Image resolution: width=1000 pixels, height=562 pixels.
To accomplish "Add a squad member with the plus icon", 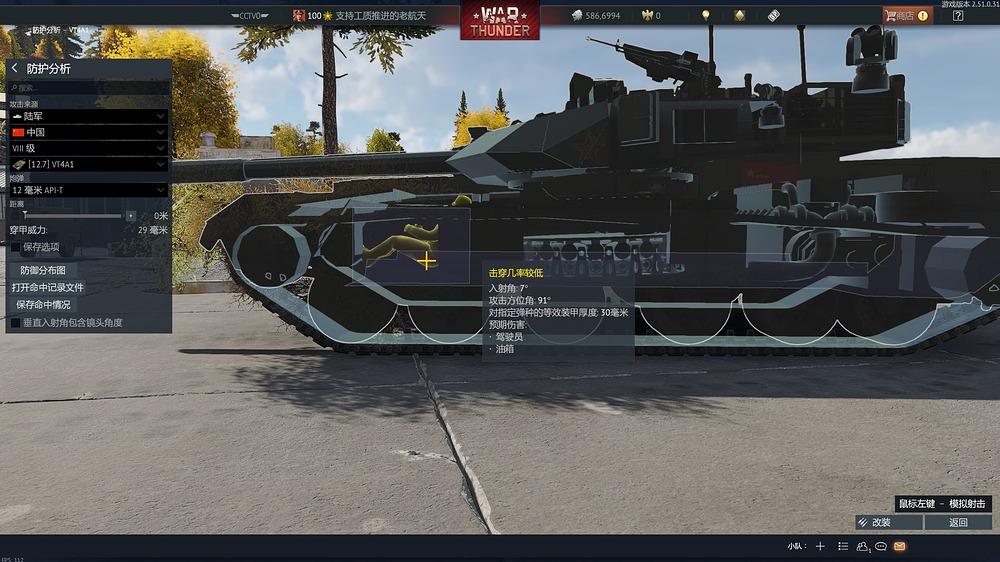I will [820, 547].
